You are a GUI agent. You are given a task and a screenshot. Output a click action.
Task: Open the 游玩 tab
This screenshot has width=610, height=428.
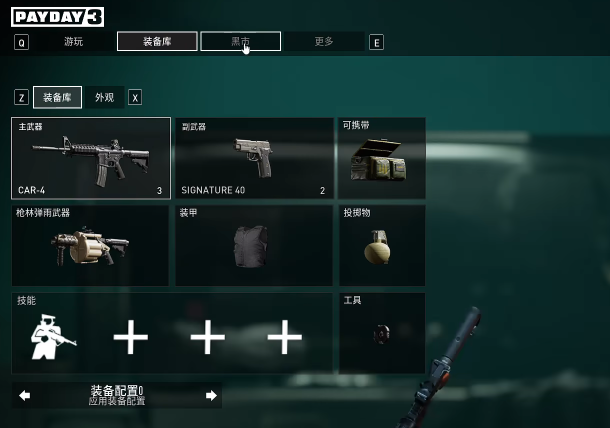point(73,42)
